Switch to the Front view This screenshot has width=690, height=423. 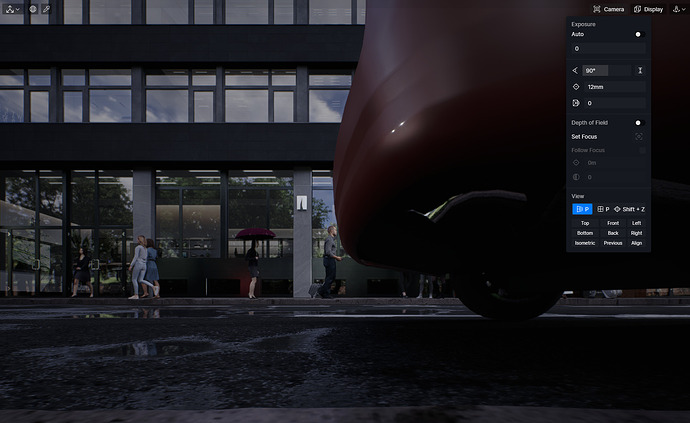[612, 222]
